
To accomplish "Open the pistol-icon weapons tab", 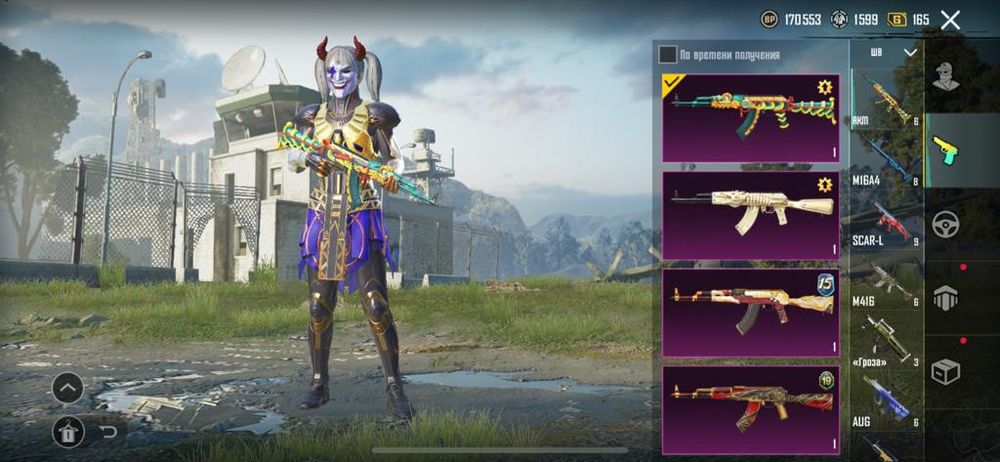I will coord(945,150).
